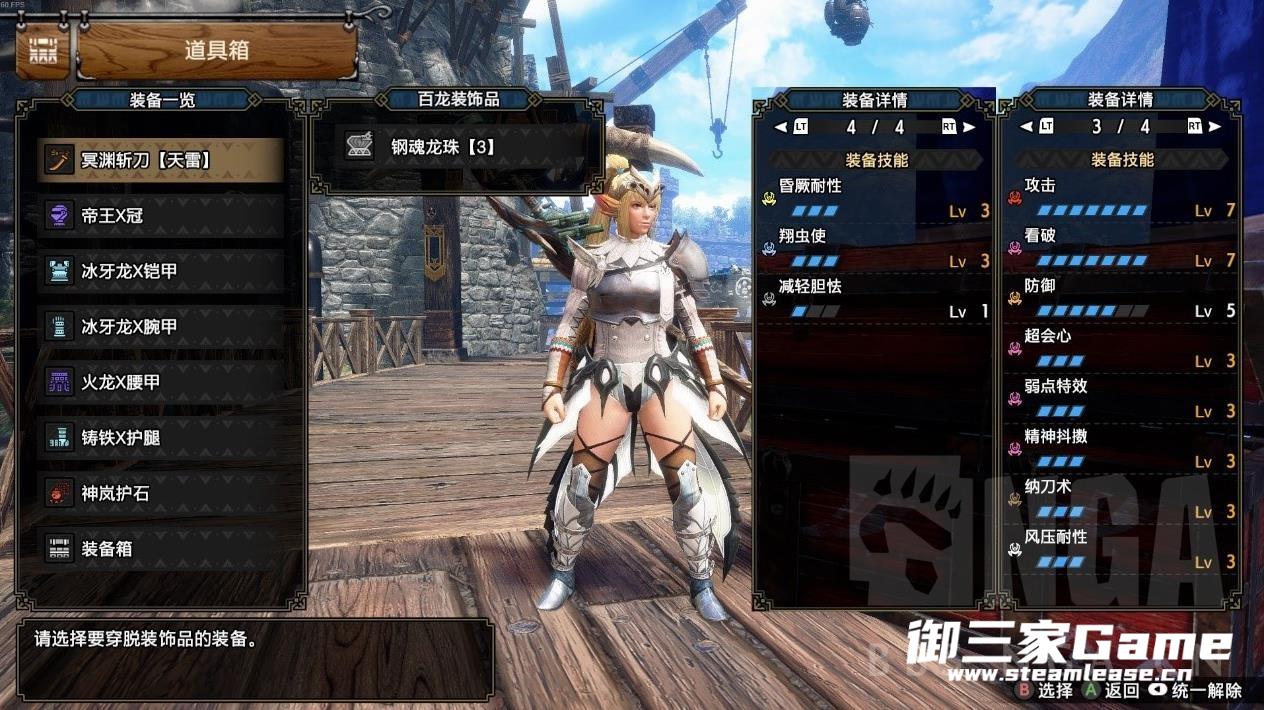1264x710 pixels.
Task: Click the 昏厥耐性 skill row
Action: 876,198
